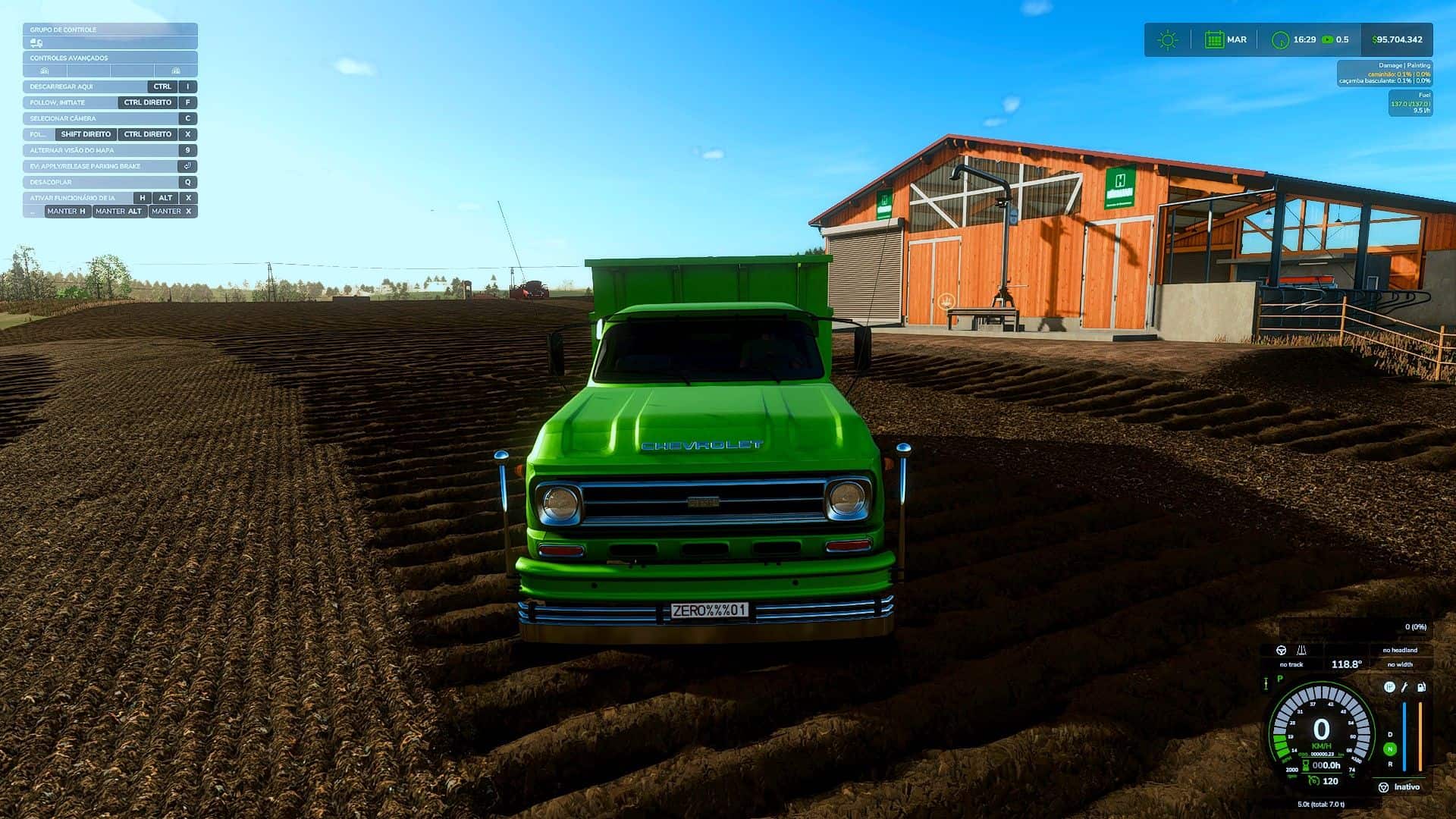Image resolution: width=1456 pixels, height=819 pixels.
Task: Select the truck icon under Grupo de Controle
Action: click(36, 43)
